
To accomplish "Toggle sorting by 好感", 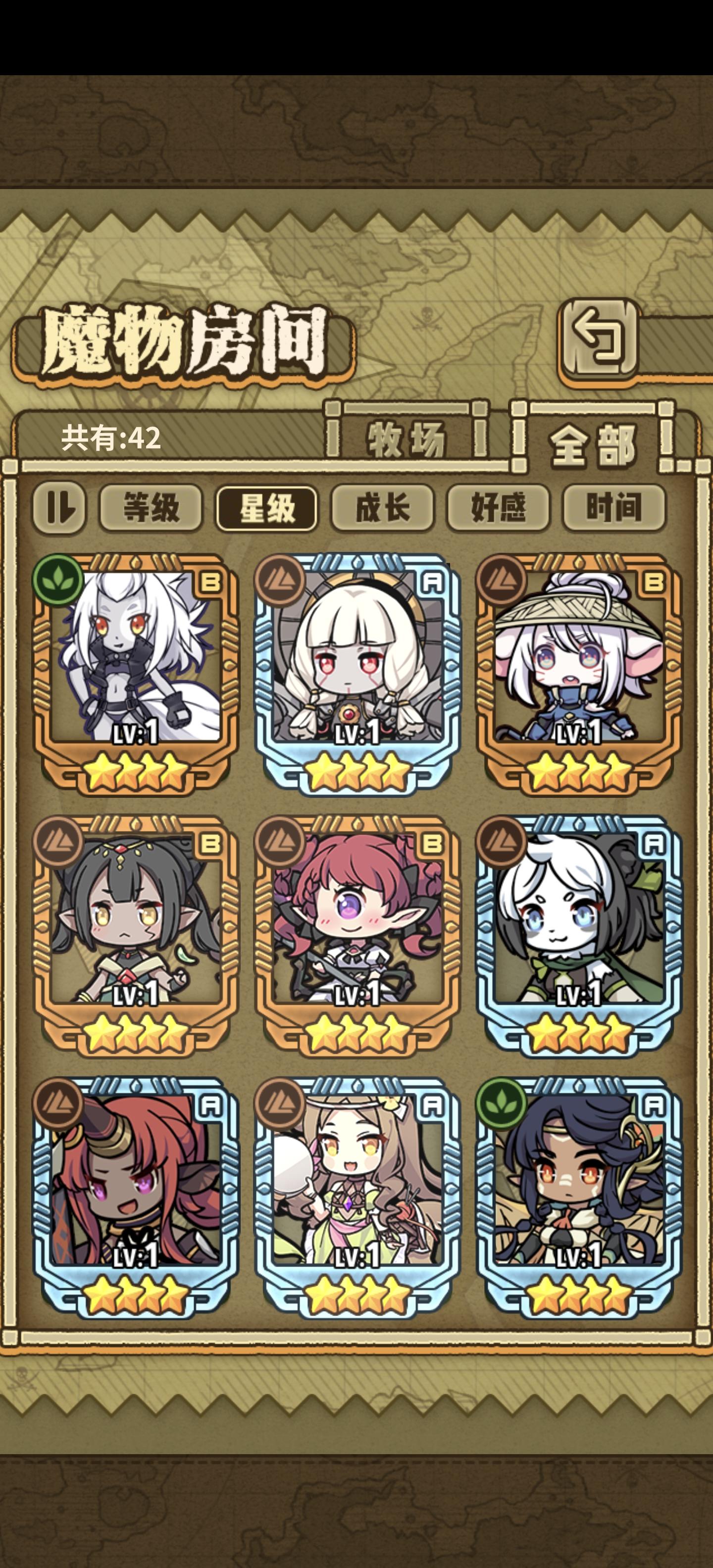I will tap(498, 510).
